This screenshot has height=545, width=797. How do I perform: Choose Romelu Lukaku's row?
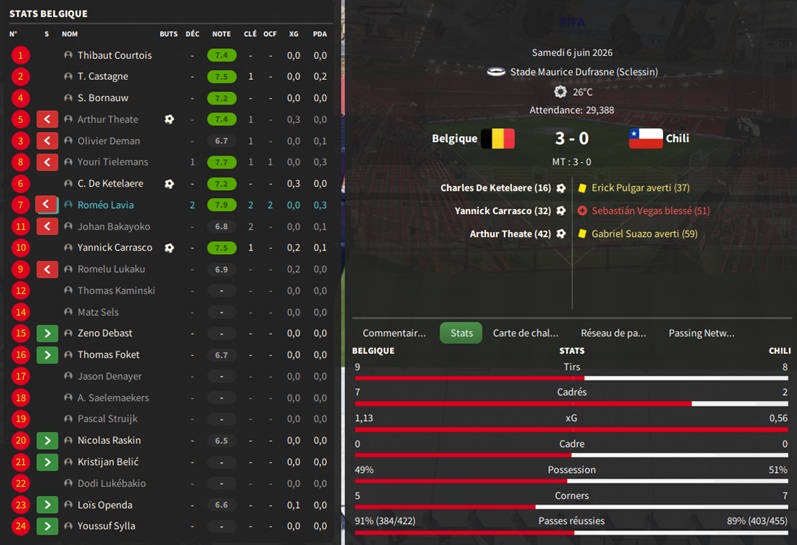(111, 269)
